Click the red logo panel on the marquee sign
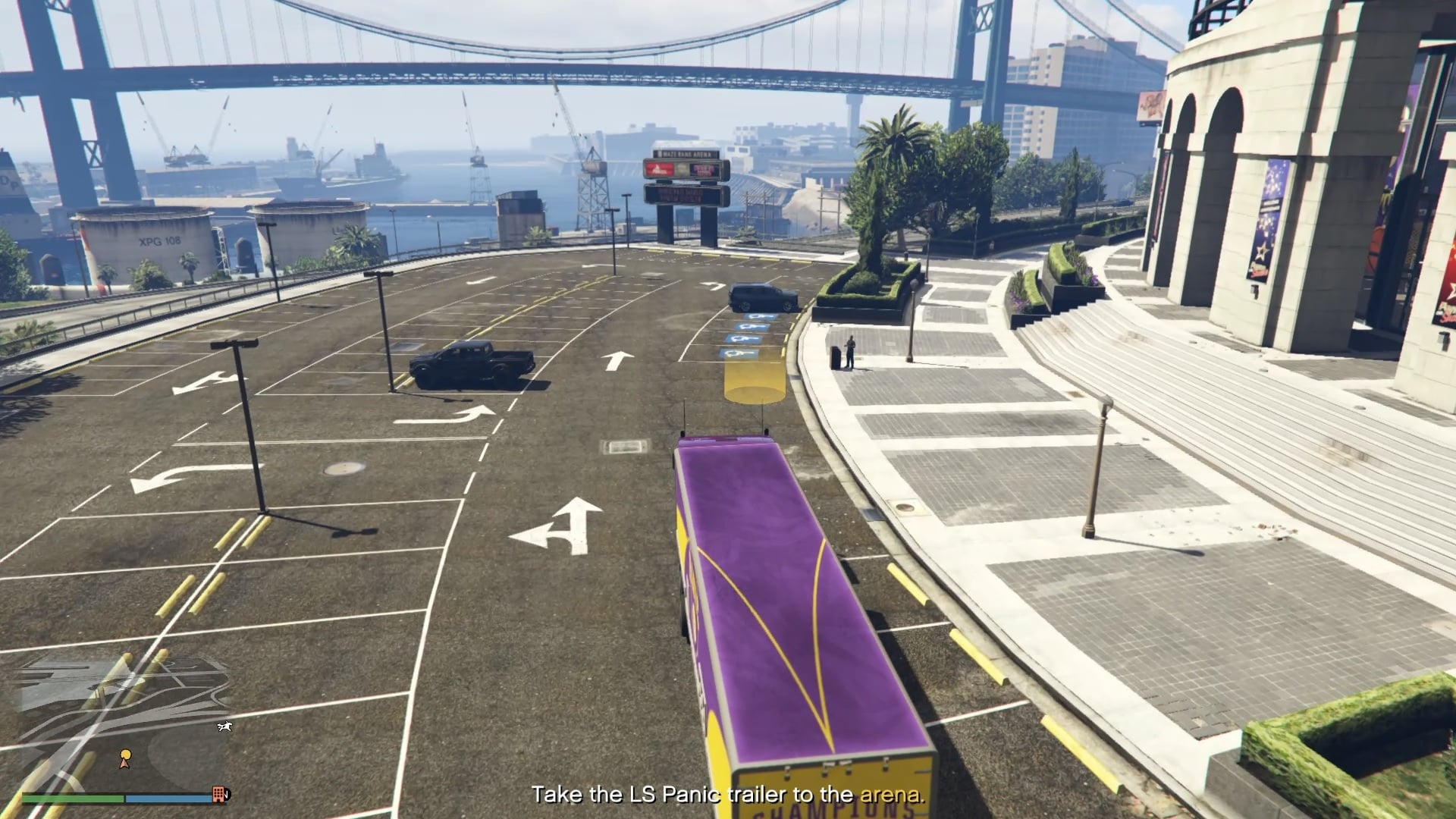The width and height of the screenshot is (1456, 819). (x=658, y=169)
